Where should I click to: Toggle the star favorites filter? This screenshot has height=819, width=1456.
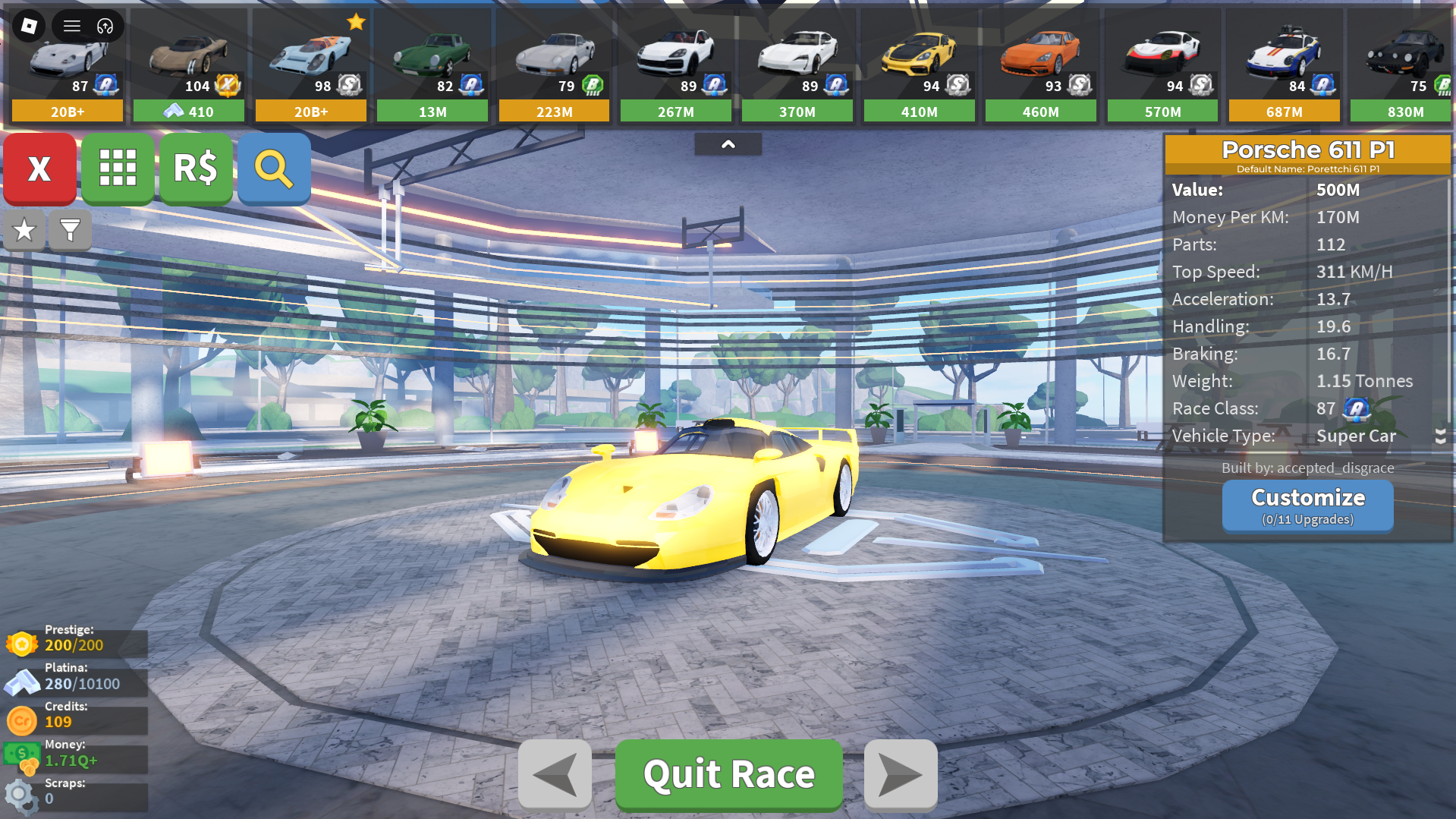pyautogui.click(x=24, y=230)
